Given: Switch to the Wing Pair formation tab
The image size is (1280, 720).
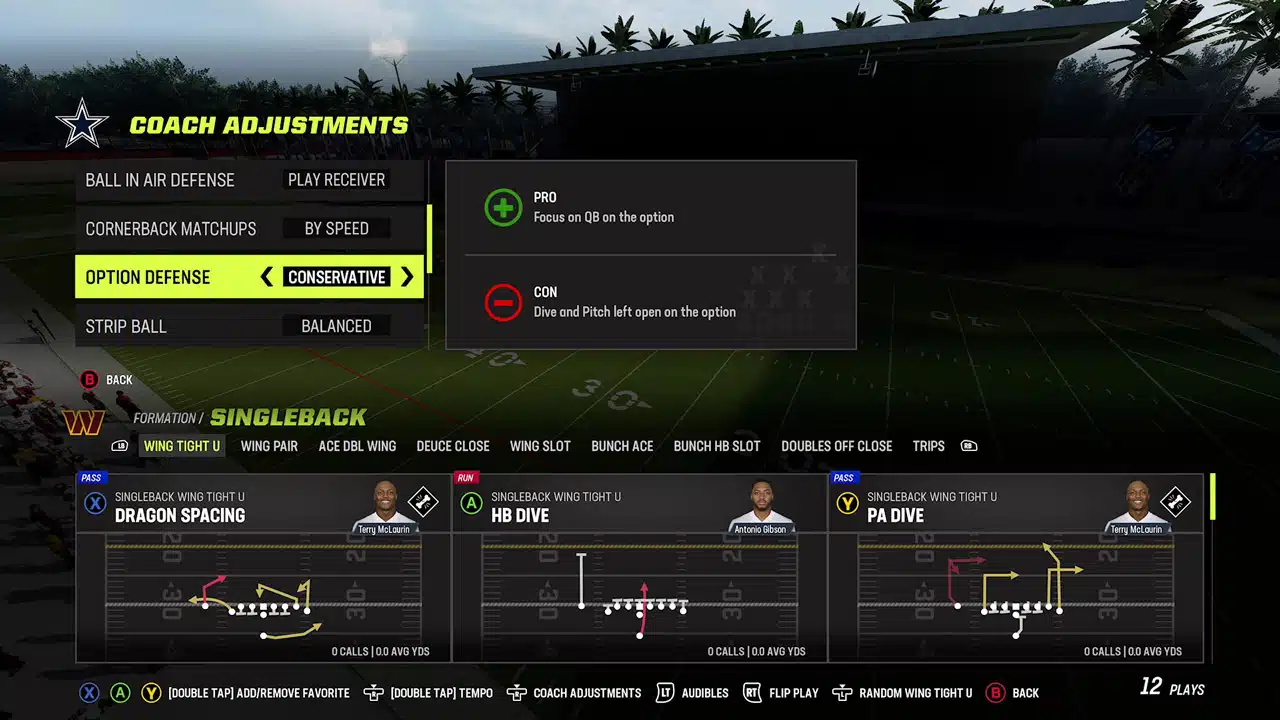Looking at the screenshot, I should point(269,446).
